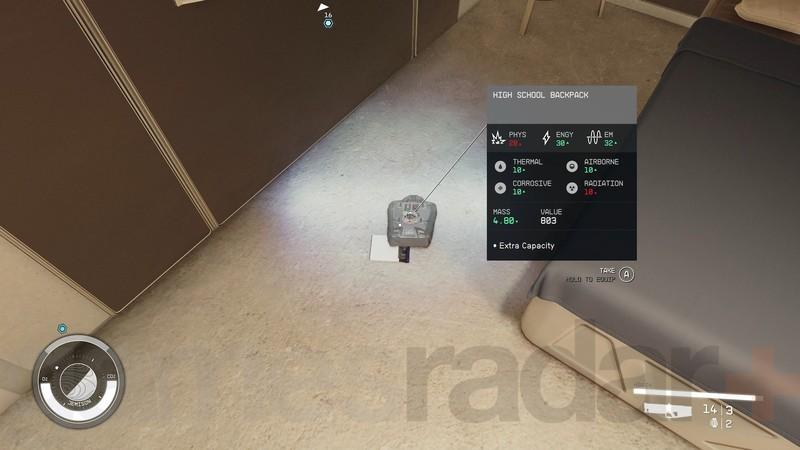800x450 pixels.
Task: Select the High School Backpack info card
Action: (561, 173)
